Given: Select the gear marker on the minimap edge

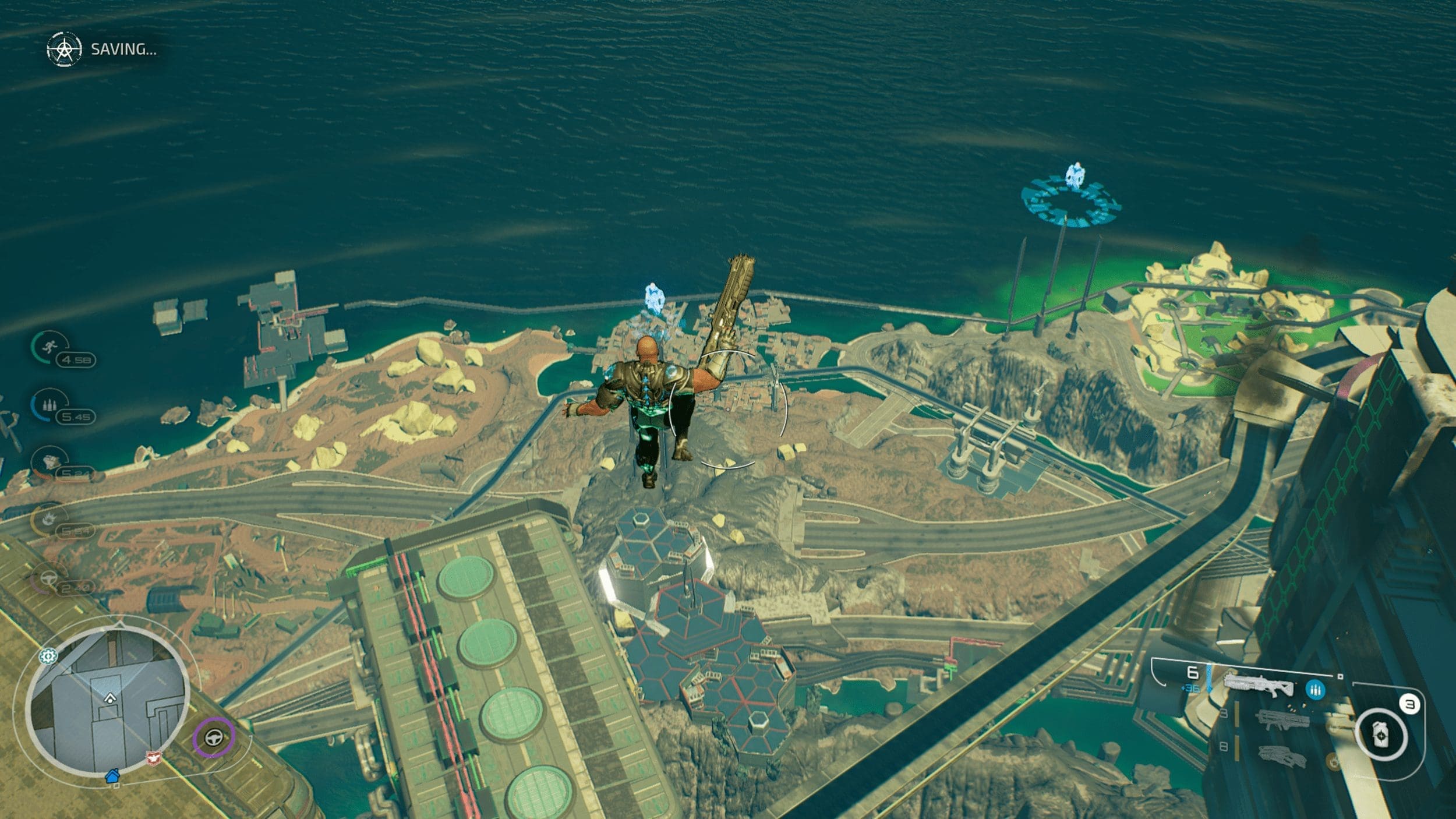Looking at the screenshot, I should [x=48, y=656].
